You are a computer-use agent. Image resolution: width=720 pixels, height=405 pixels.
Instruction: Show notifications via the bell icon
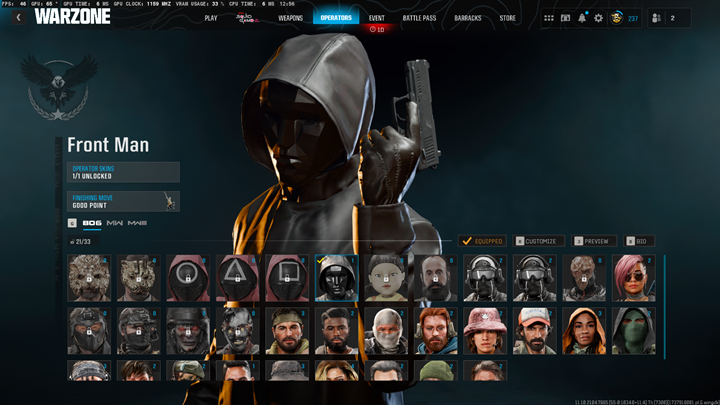(x=582, y=18)
